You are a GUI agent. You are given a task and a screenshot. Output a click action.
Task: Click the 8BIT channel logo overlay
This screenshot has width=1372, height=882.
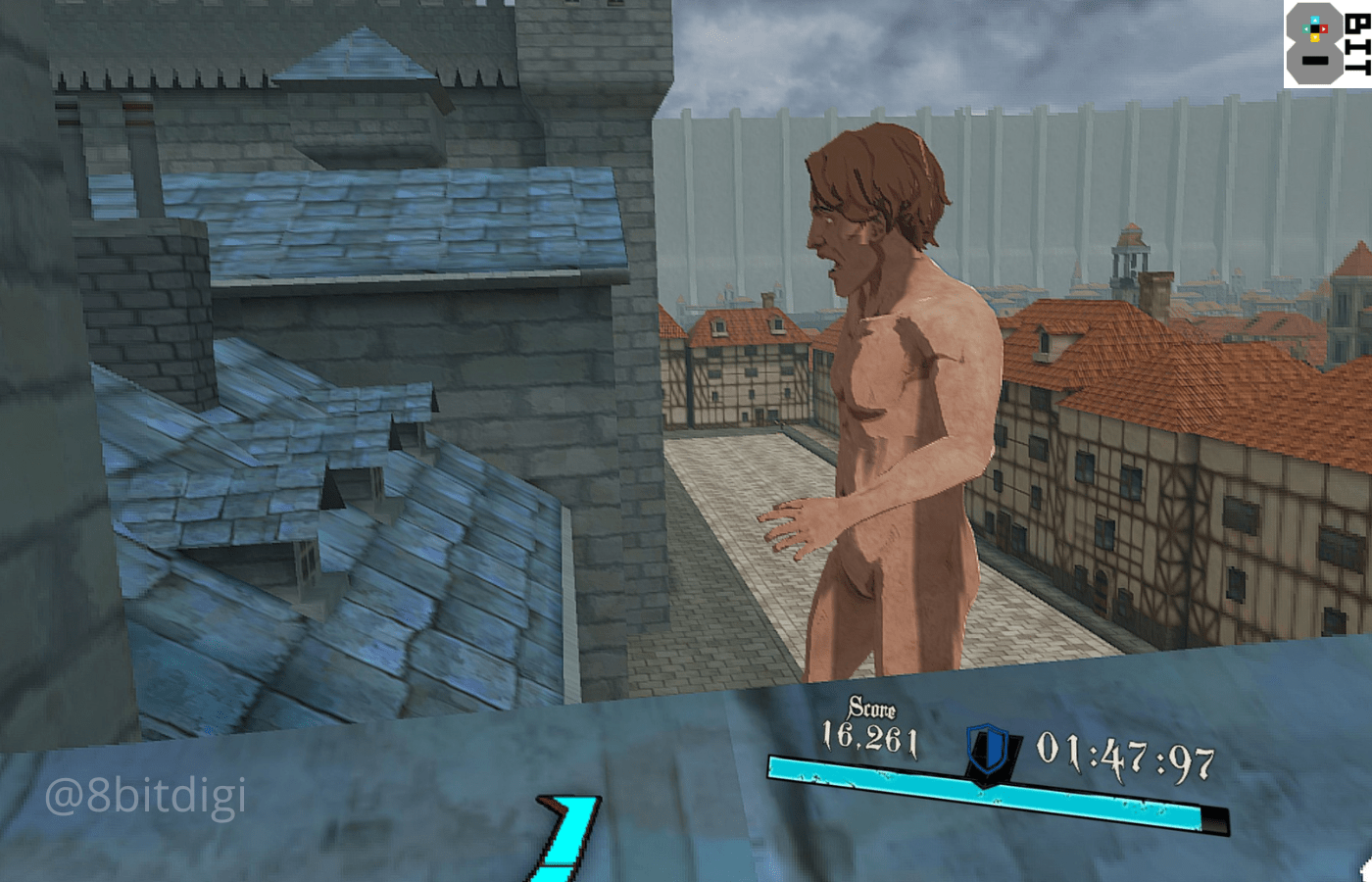pyautogui.click(x=1327, y=44)
